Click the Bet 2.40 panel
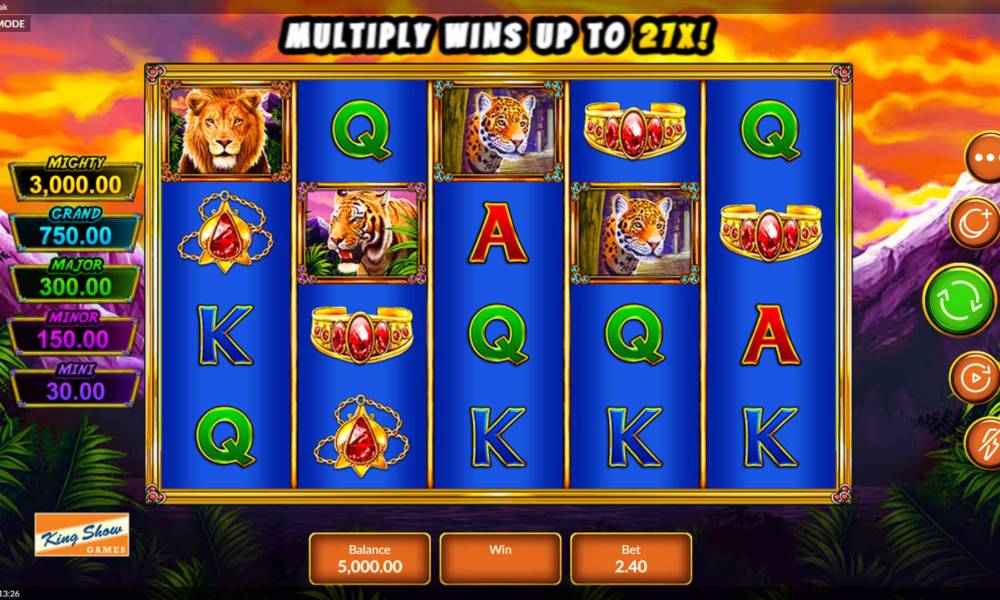This screenshot has height=600, width=1000. [x=631, y=558]
